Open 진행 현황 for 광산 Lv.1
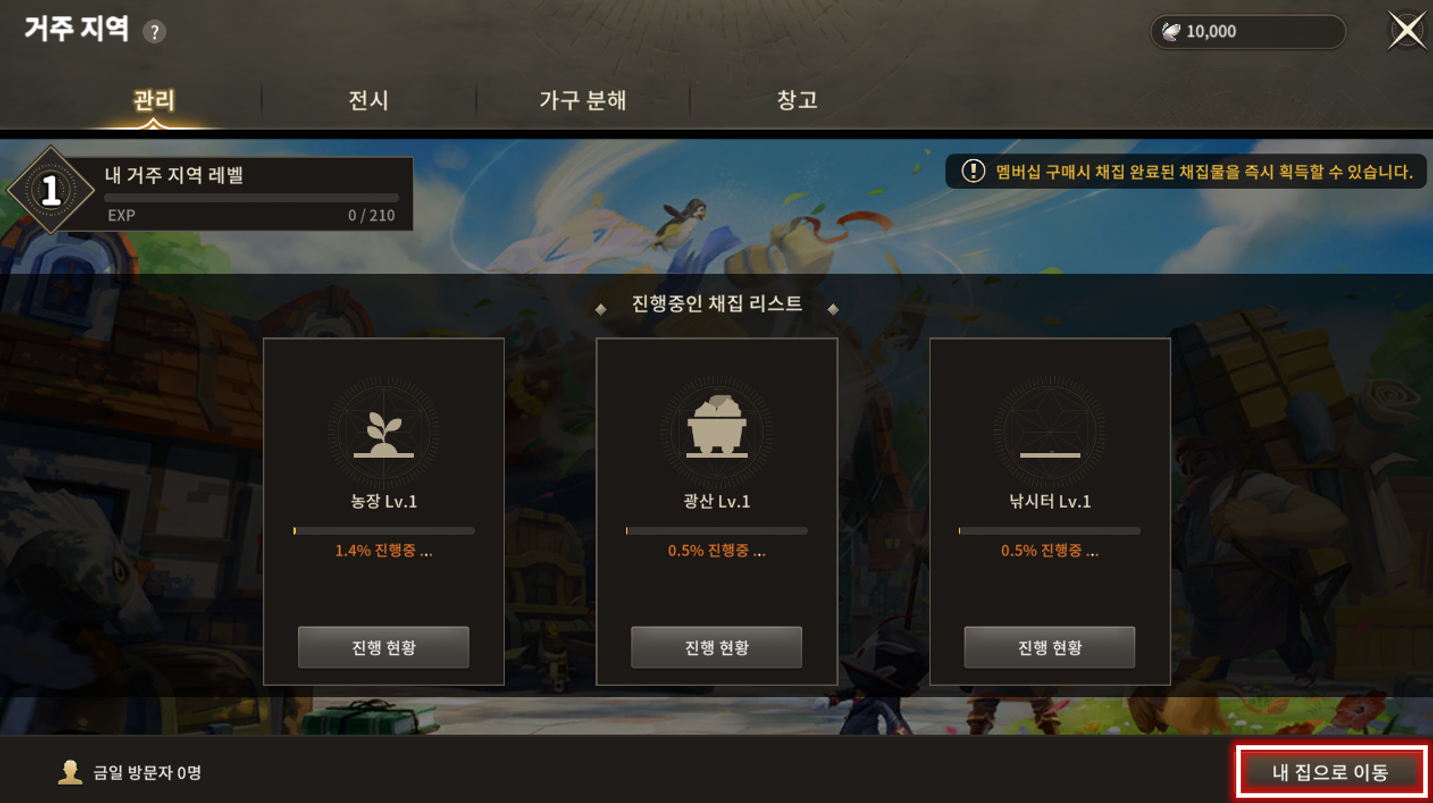1433x803 pixels. pyautogui.click(x=716, y=647)
